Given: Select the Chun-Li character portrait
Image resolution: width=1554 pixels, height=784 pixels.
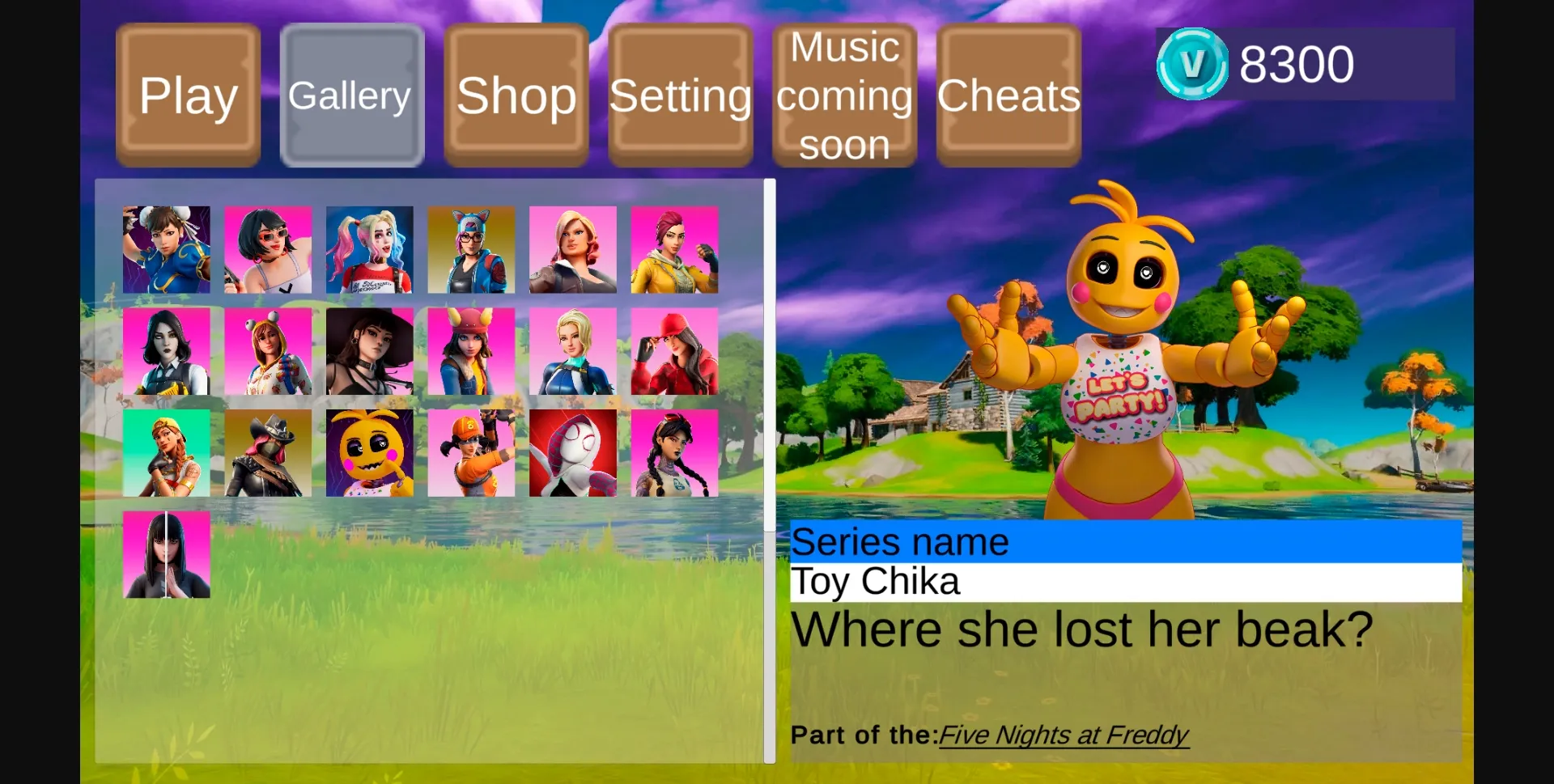Looking at the screenshot, I should (167, 249).
